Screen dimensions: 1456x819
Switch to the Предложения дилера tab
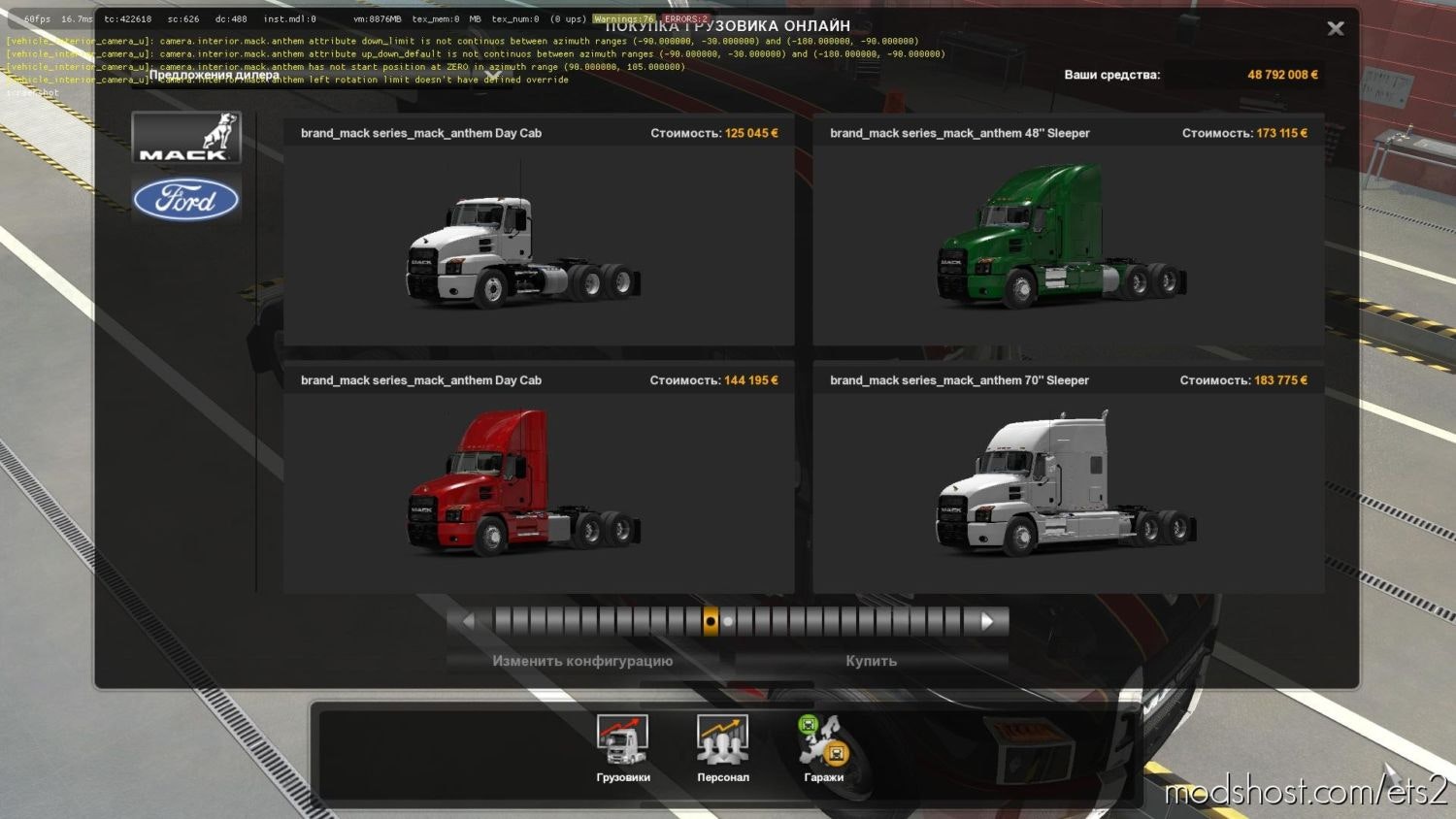[215, 74]
